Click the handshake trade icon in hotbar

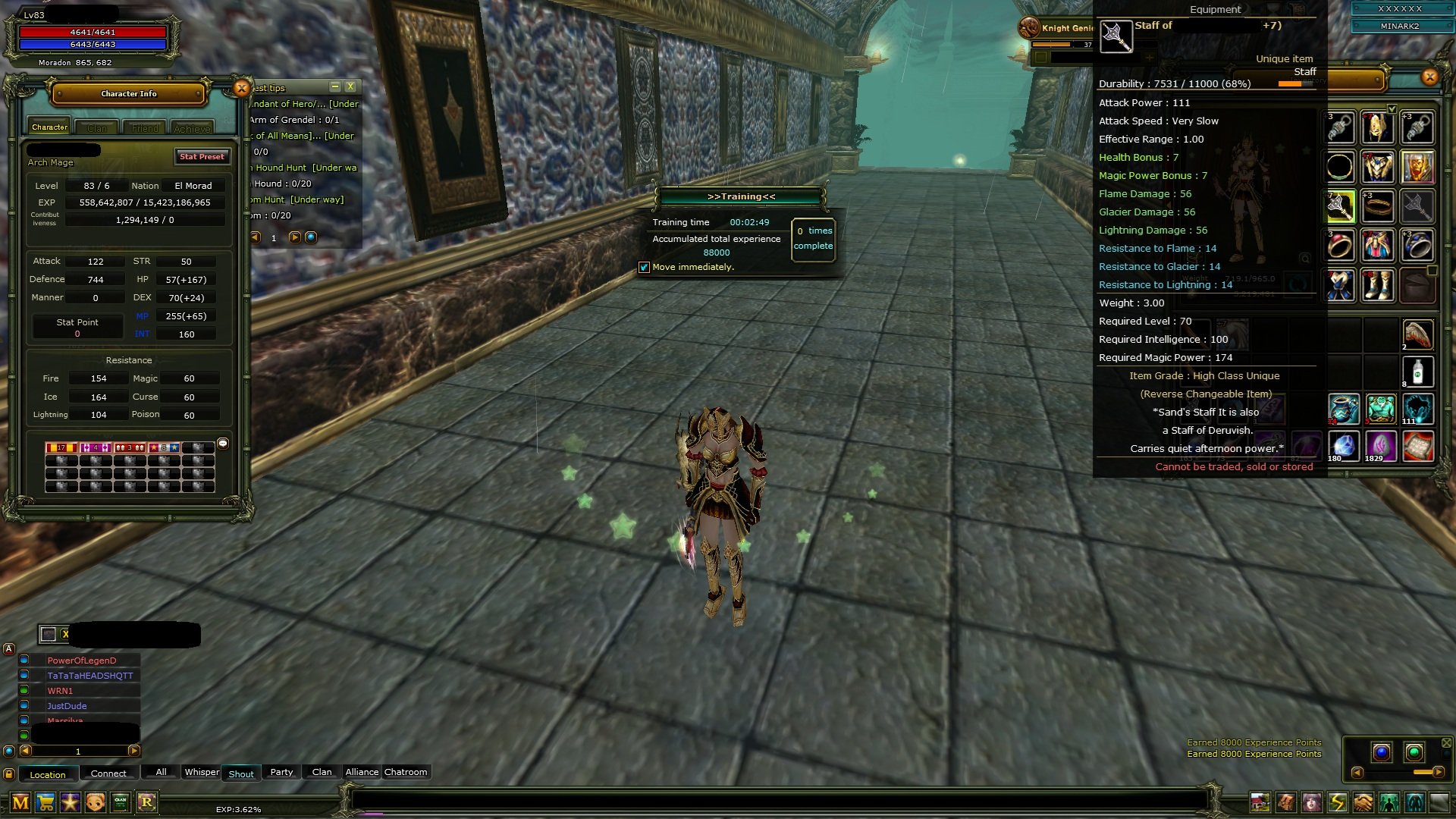[1362, 802]
